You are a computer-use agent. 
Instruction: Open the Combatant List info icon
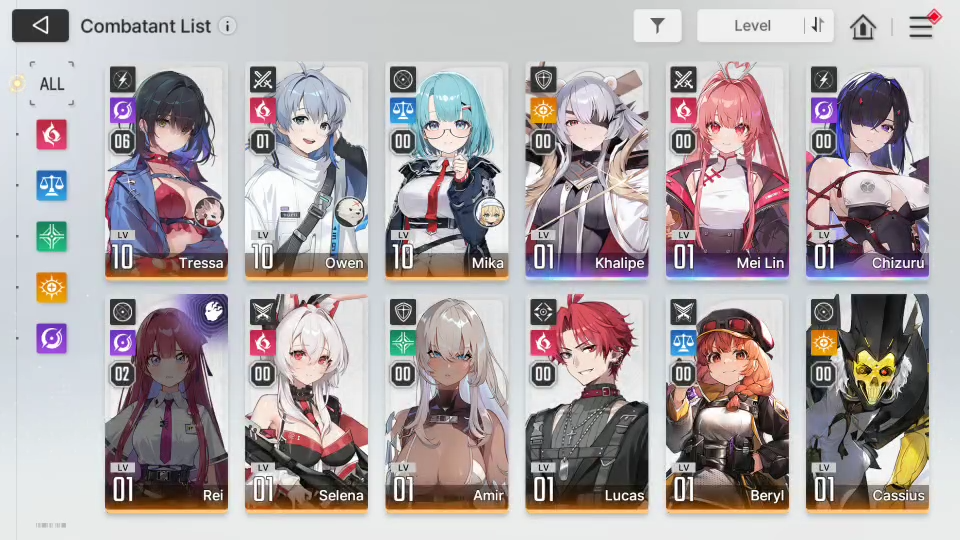[x=228, y=26]
